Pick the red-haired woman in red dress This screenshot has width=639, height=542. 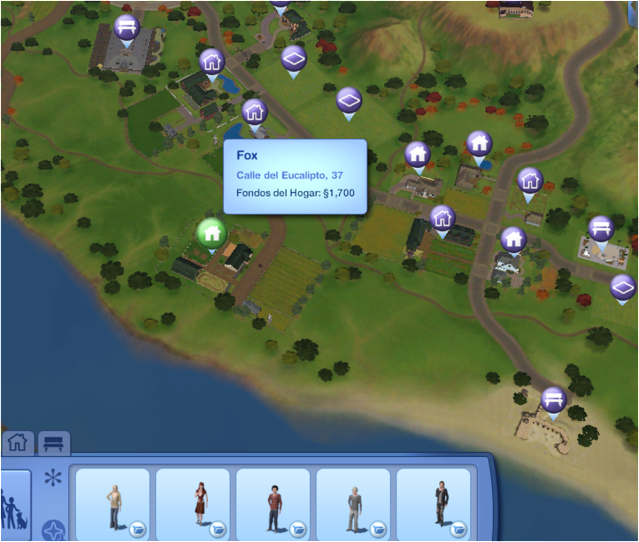click(192, 505)
